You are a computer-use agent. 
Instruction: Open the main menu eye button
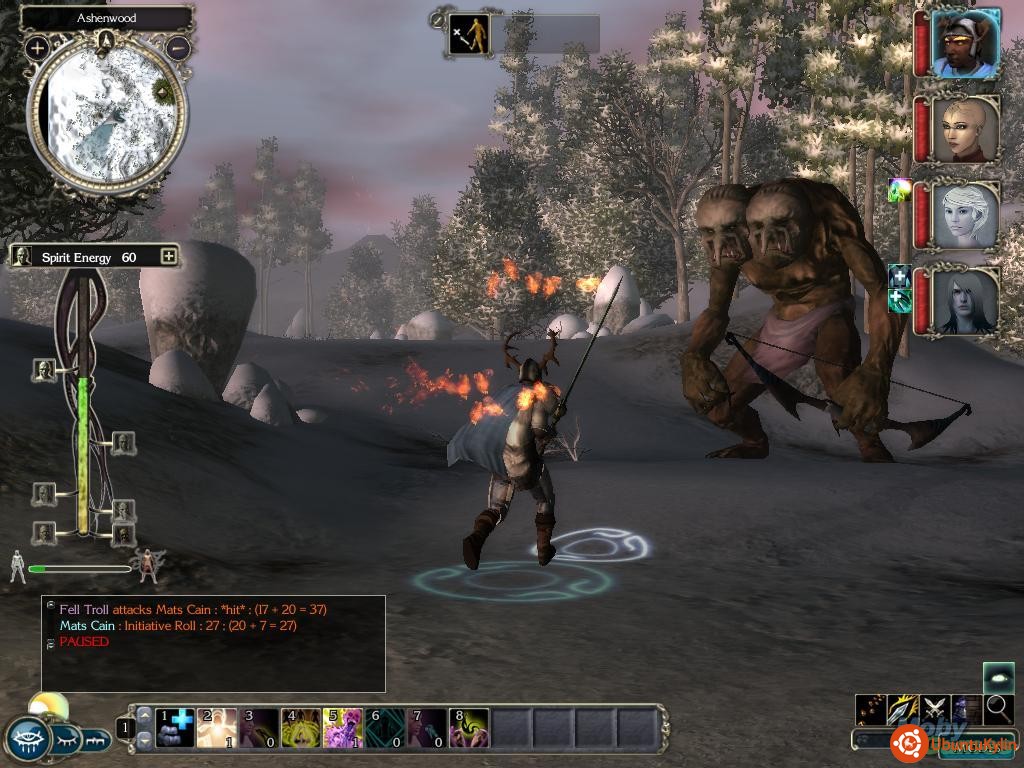pos(29,739)
